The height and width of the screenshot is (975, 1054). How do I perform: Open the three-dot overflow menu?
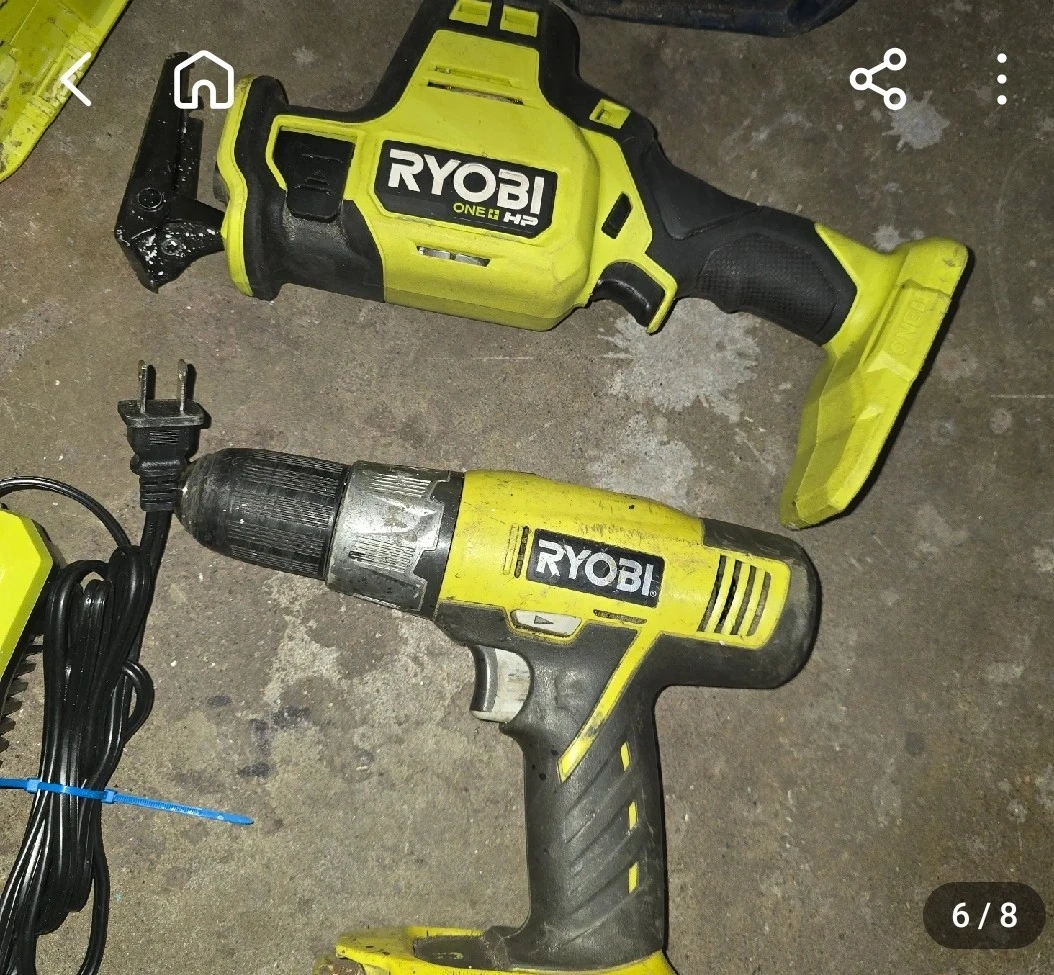click(x=1001, y=79)
